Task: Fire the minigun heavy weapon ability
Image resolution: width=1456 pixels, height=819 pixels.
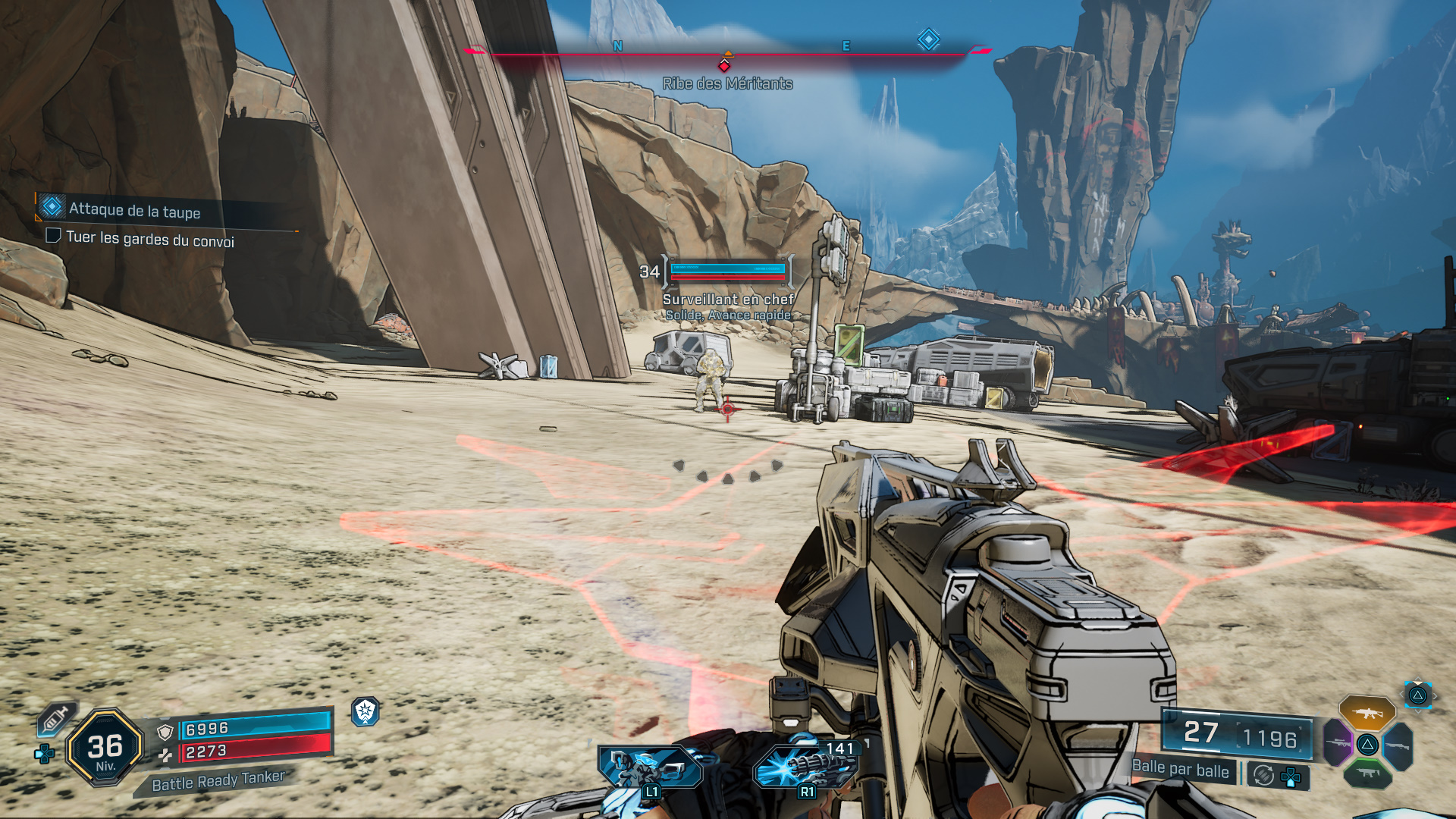Action: (x=805, y=766)
